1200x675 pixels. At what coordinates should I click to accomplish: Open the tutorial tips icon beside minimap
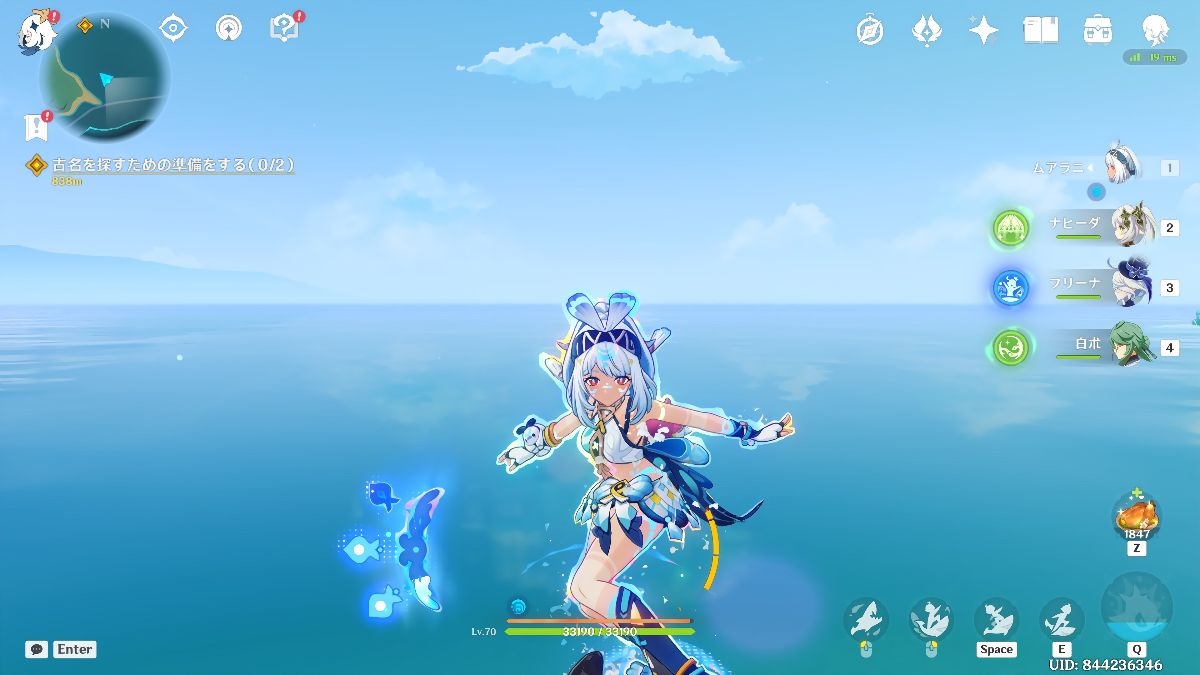[285, 28]
